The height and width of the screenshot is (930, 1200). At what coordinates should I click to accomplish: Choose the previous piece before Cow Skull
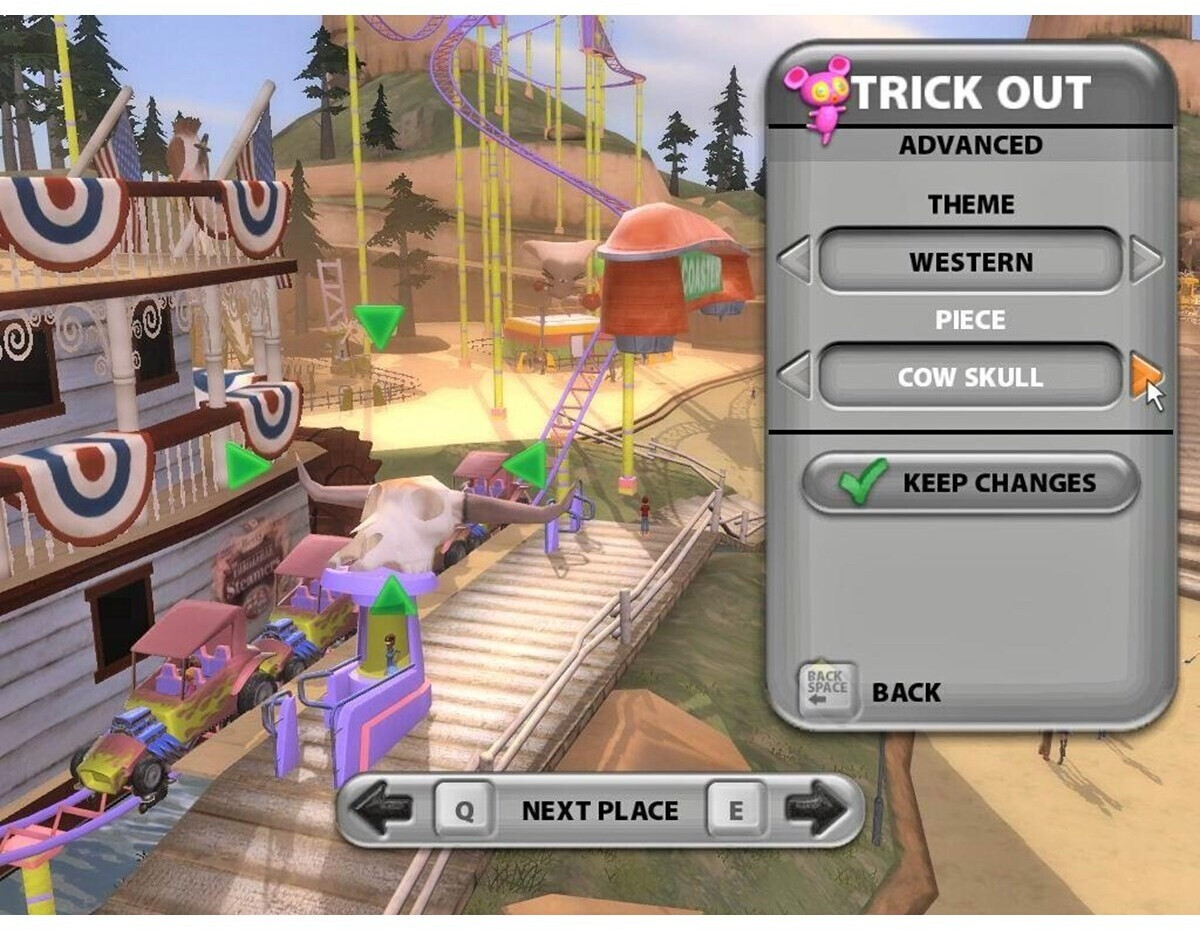click(x=795, y=377)
